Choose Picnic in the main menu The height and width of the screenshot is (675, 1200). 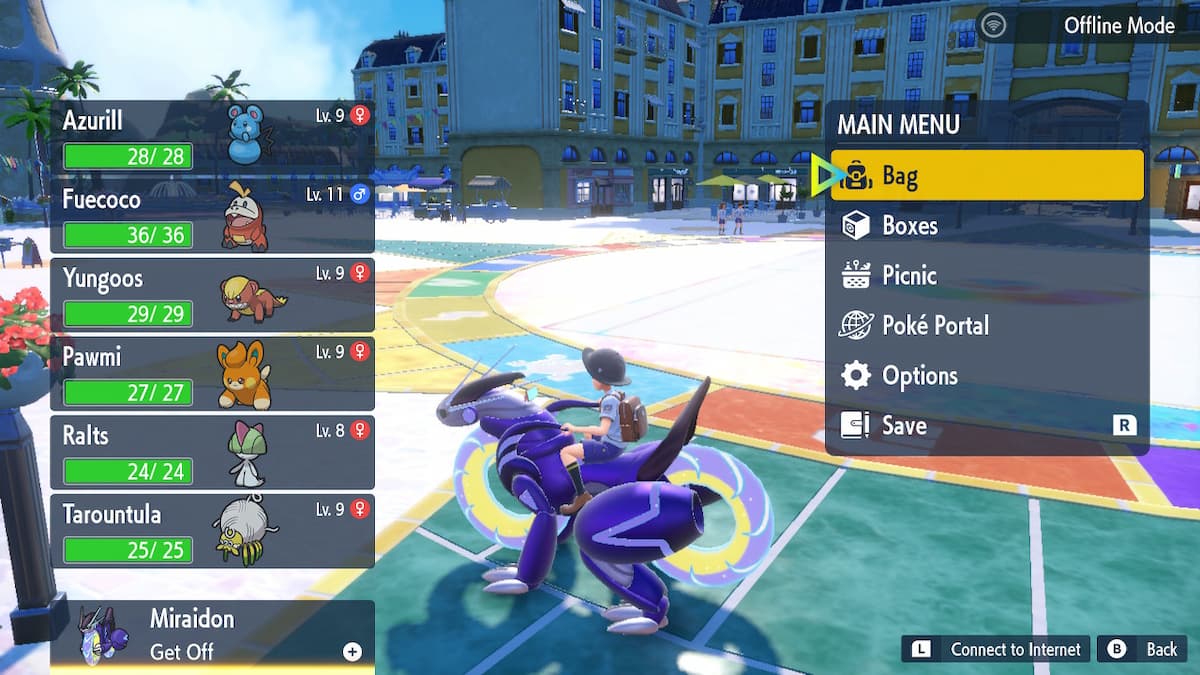pyautogui.click(x=986, y=276)
